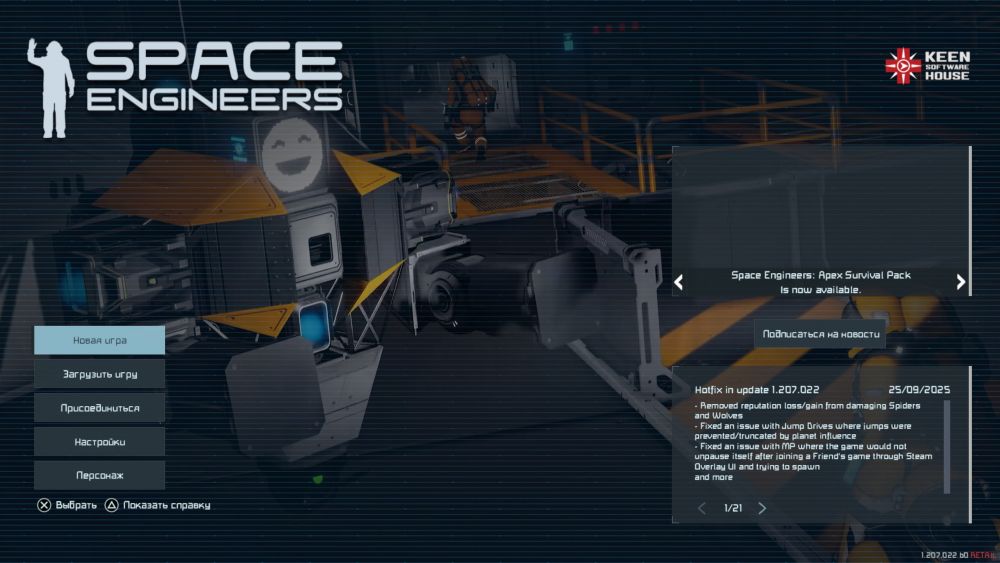This screenshot has width=1000, height=563.
Task: Click the changelog panel scrollbar
Action: click(947, 446)
